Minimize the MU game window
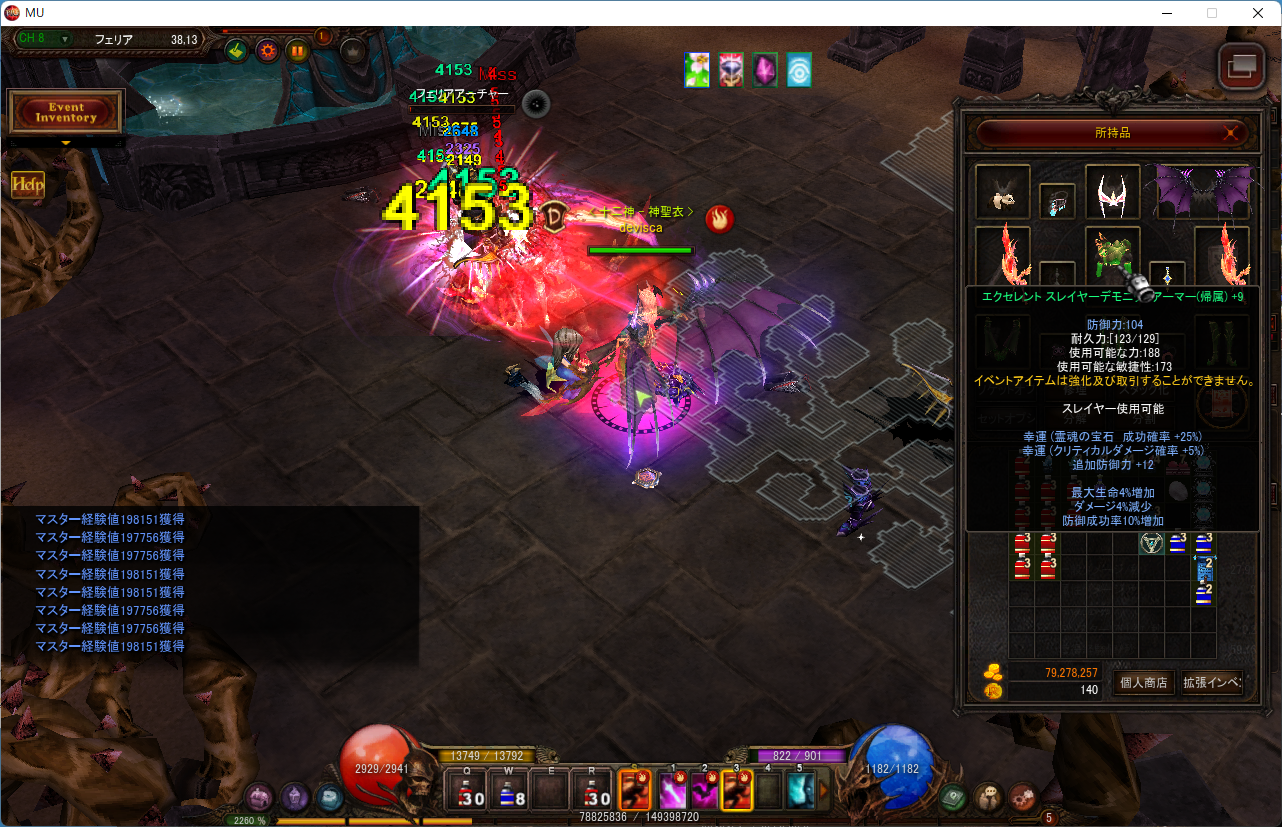Screen dimensions: 1282x827 (1166, 13)
